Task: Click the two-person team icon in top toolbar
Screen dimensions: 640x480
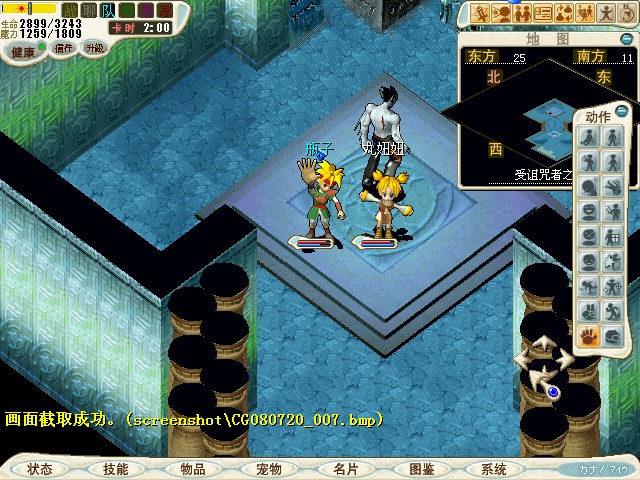Action: 522,14
